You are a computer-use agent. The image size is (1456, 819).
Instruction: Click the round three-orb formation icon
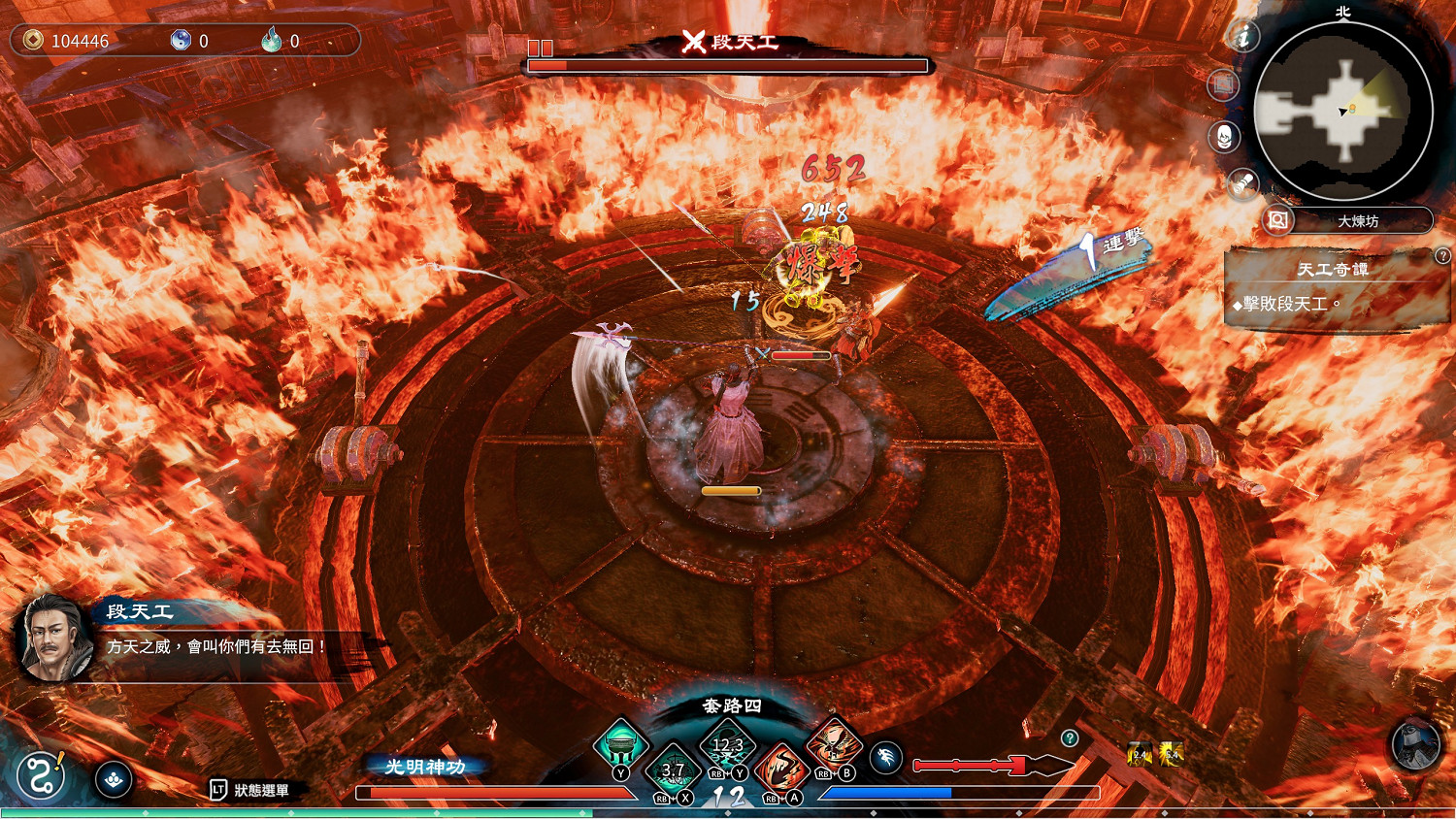(114, 779)
